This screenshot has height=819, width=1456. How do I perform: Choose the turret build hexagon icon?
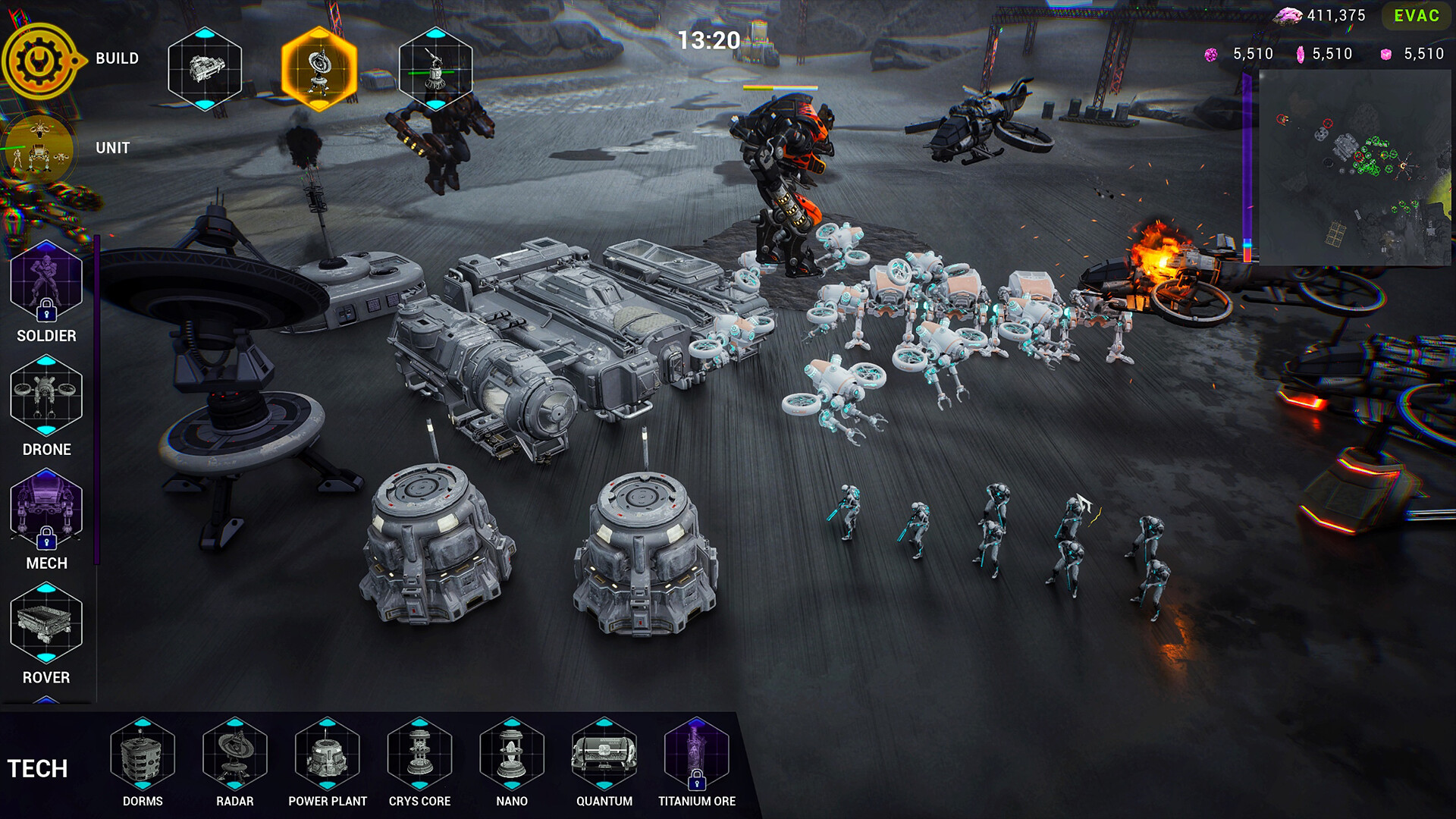coord(435,69)
